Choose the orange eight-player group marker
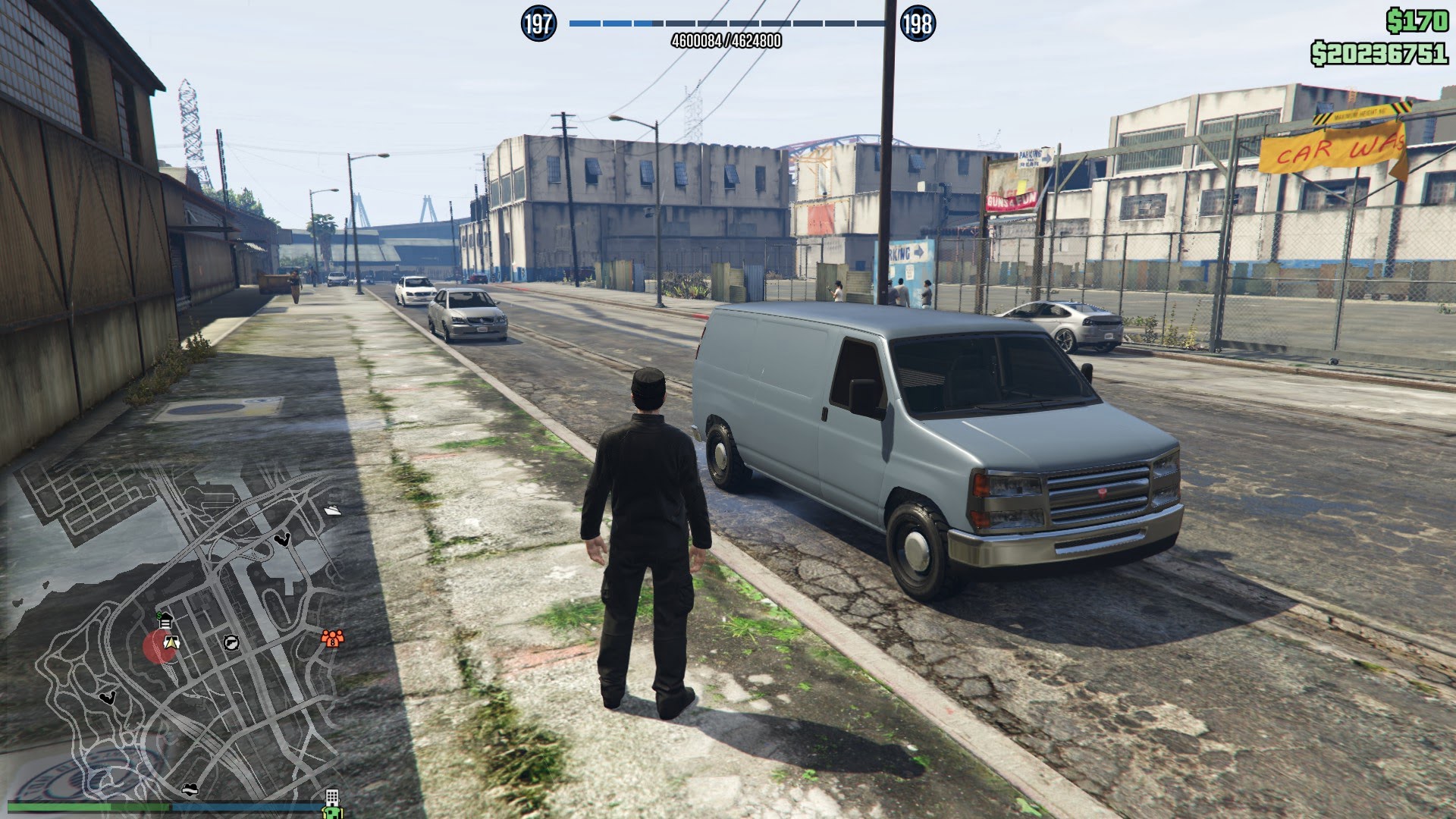 tap(332, 639)
